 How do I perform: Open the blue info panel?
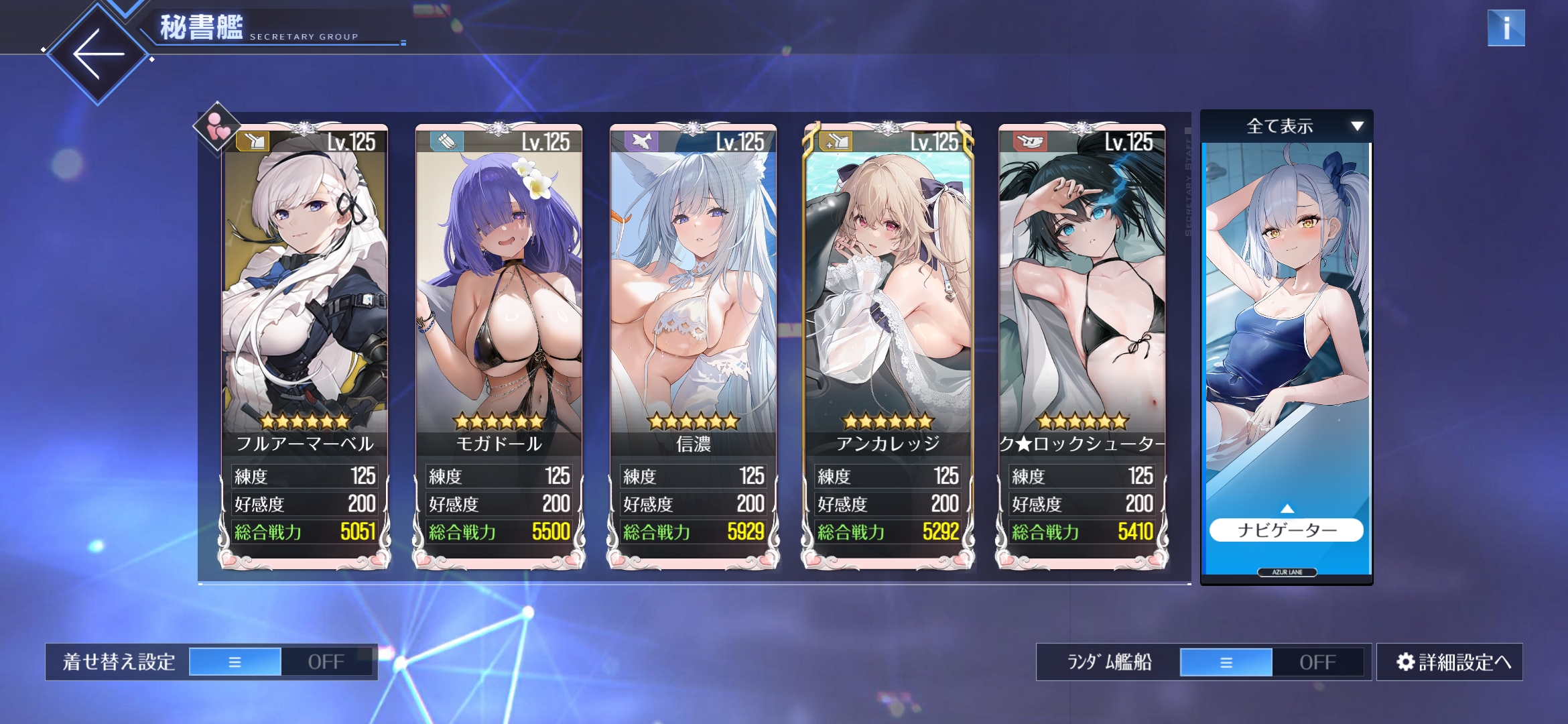1506,28
